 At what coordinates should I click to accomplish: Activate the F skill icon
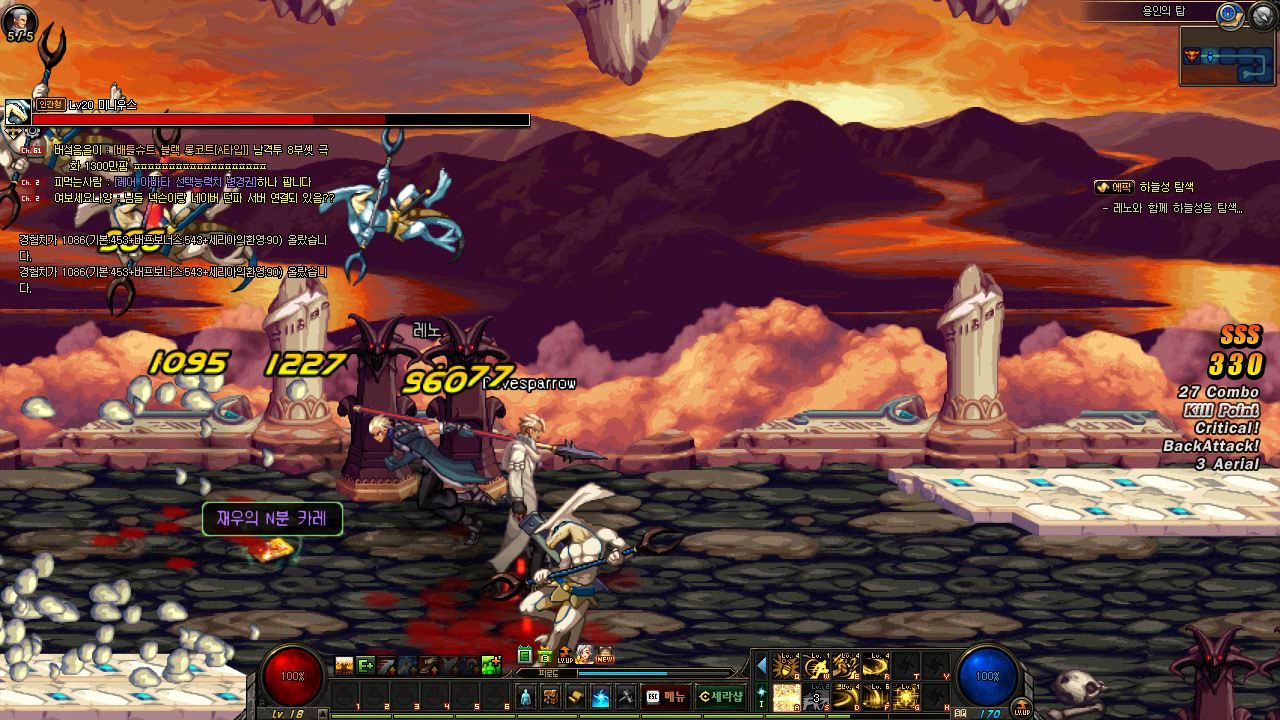(x=876, y=696)
